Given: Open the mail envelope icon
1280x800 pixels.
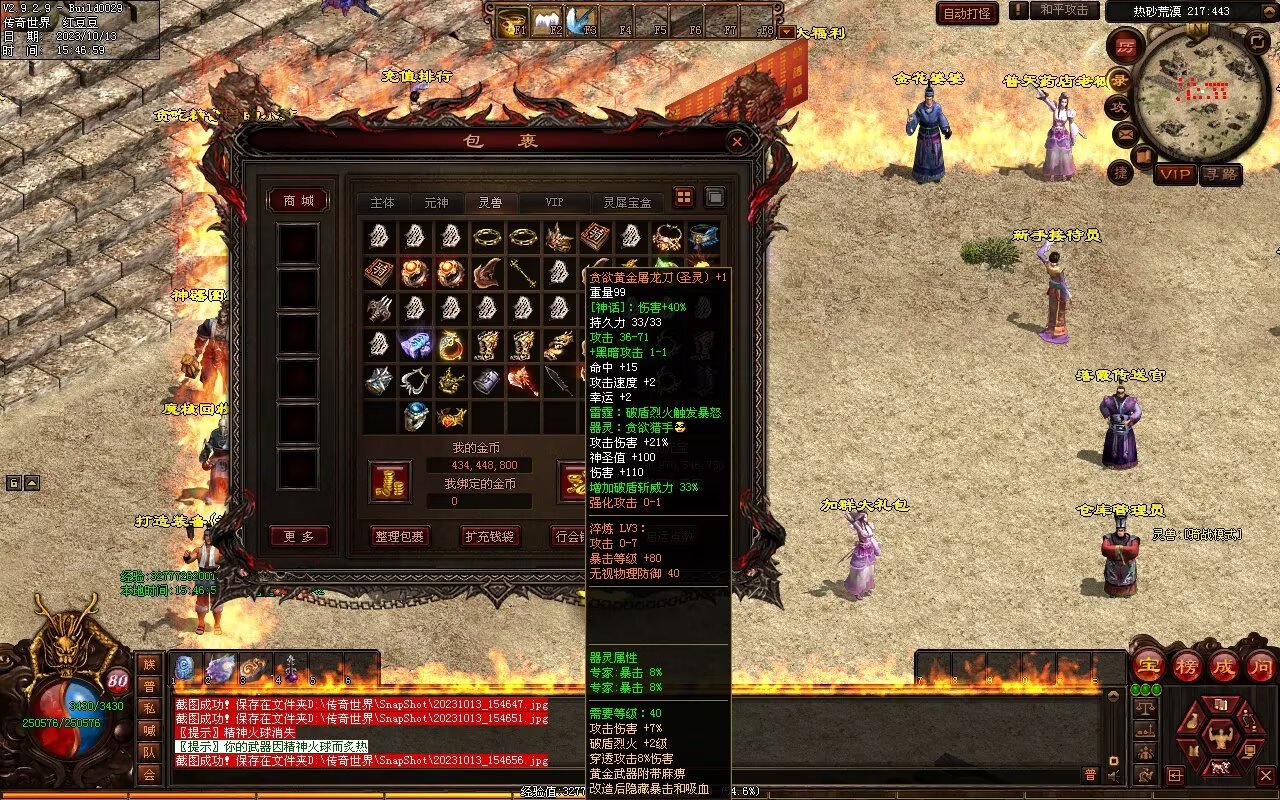Looking at the screenshot, I should pos(1126,133).
